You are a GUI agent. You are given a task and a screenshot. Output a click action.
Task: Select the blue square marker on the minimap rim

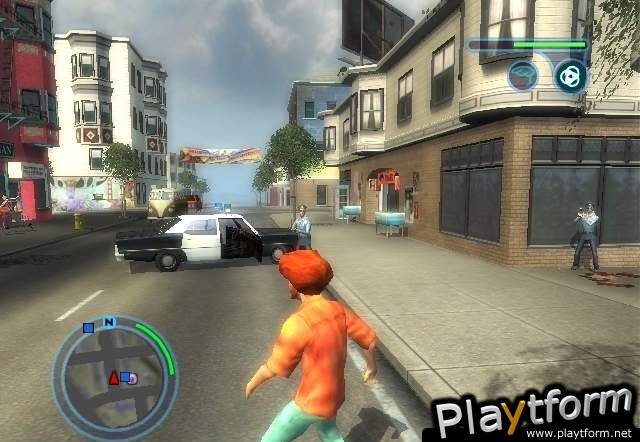click(88, 326)
